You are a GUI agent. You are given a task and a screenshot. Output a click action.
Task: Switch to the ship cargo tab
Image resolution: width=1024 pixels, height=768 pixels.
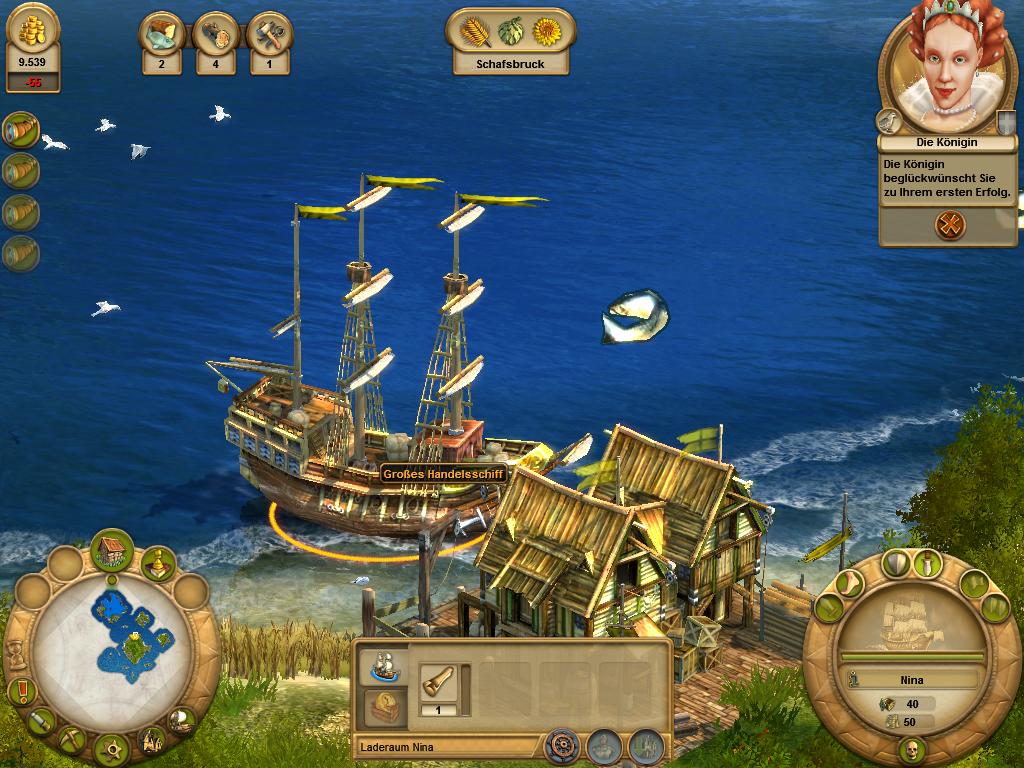pyautogui.click(x=384, y=665)
